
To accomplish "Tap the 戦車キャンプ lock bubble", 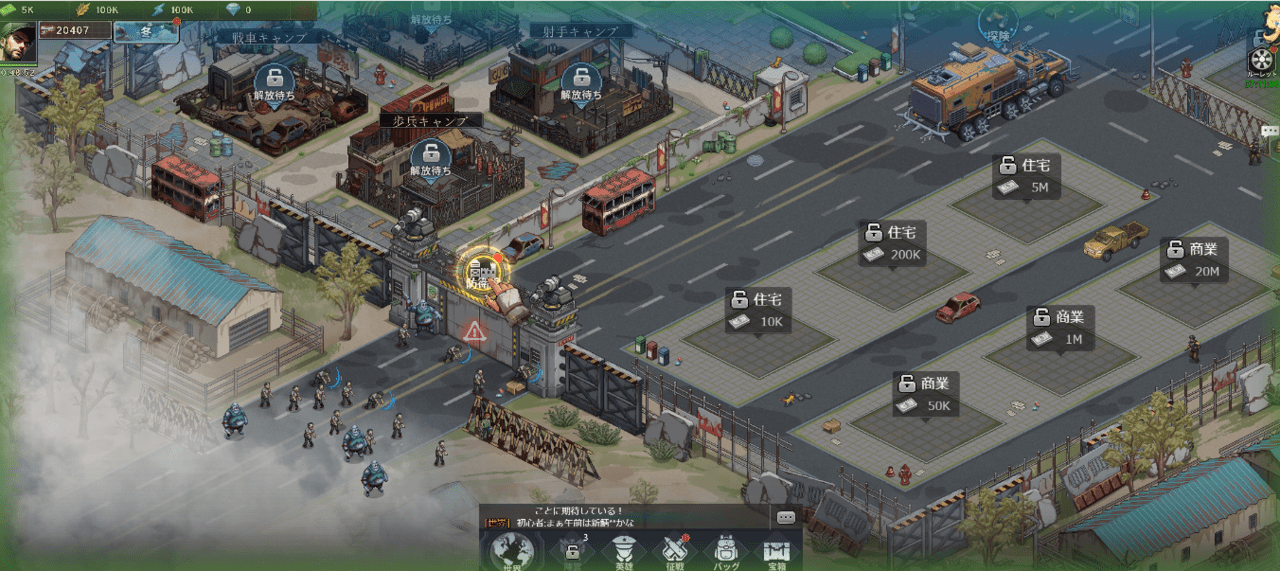I will 274,84.
